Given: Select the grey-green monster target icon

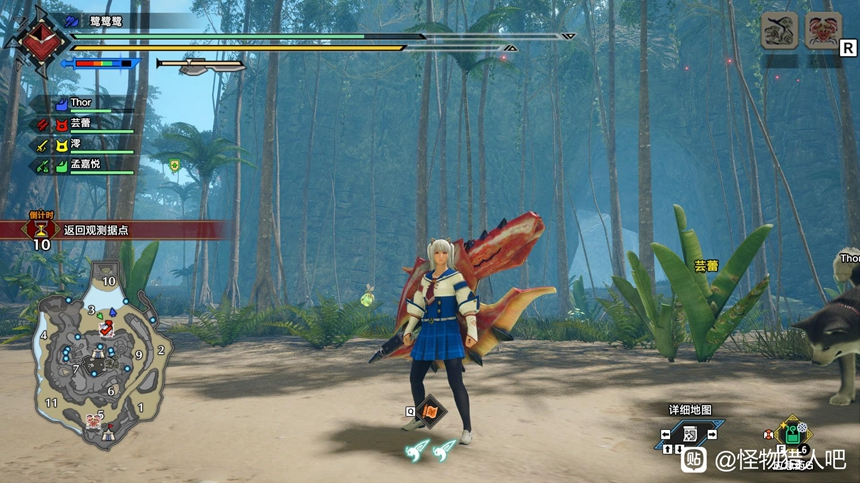Looking at the screenshot, I should tap(779, 31).
